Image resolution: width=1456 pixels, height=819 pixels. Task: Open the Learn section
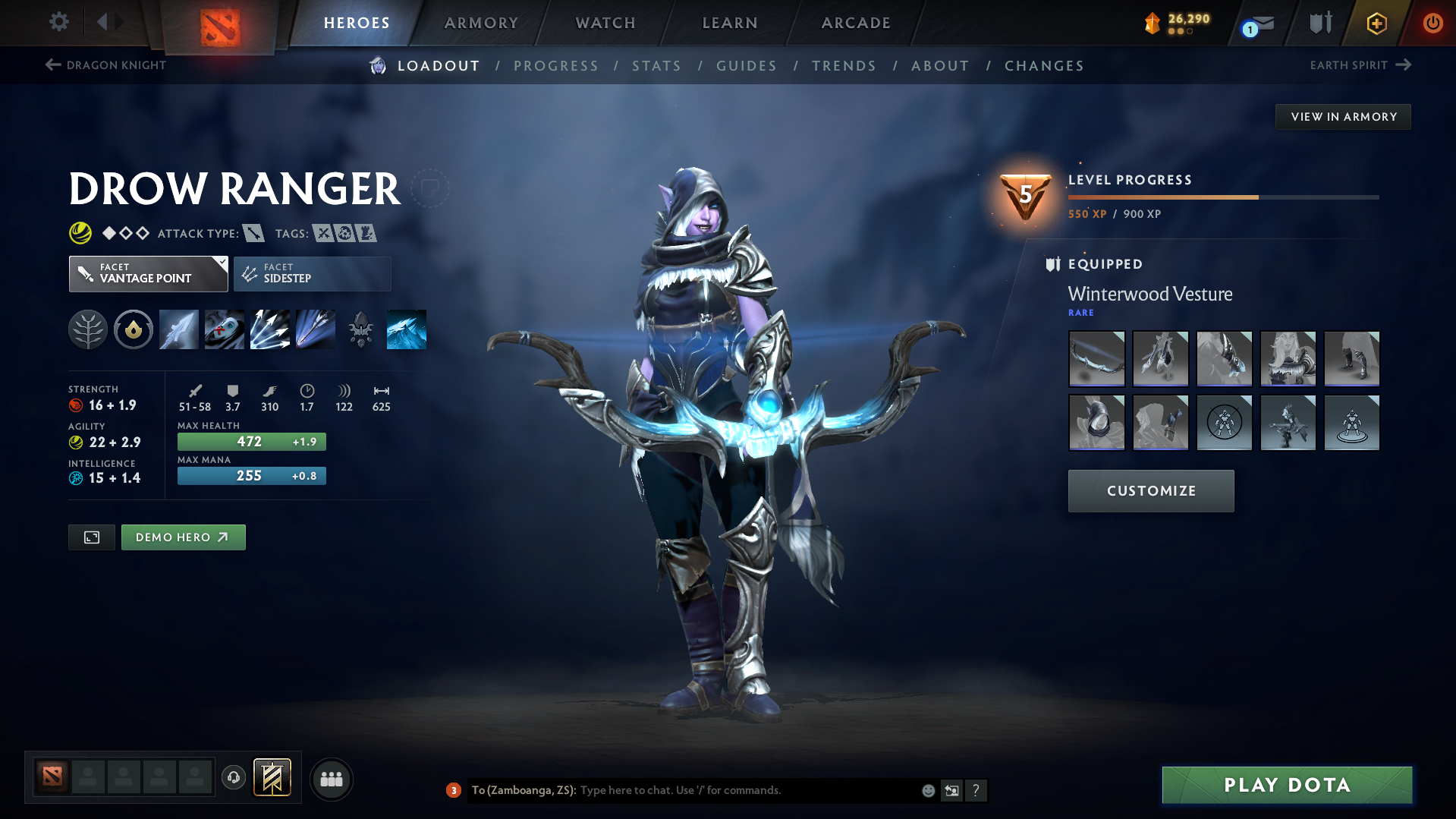coord(730,23)
